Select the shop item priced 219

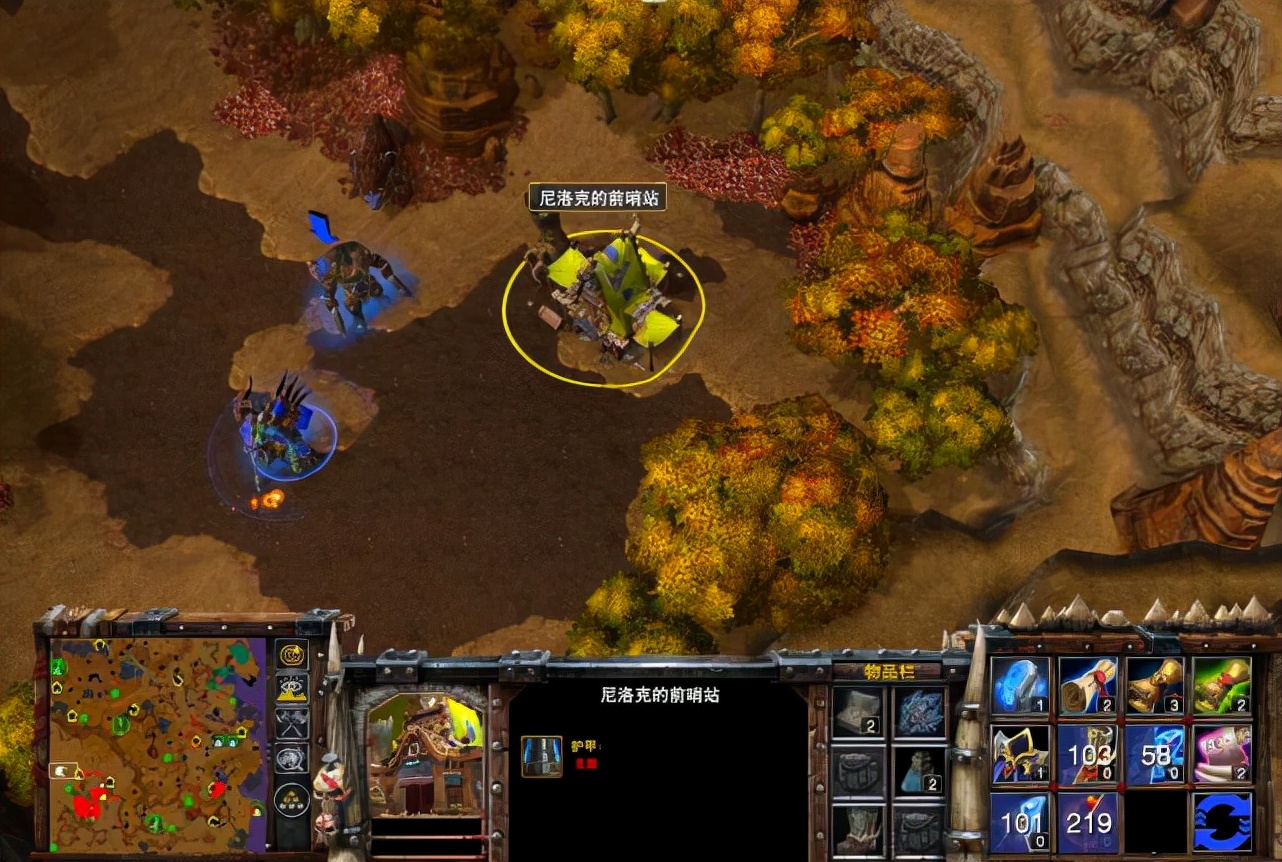pyautogui.click(x=1088, y=820)
